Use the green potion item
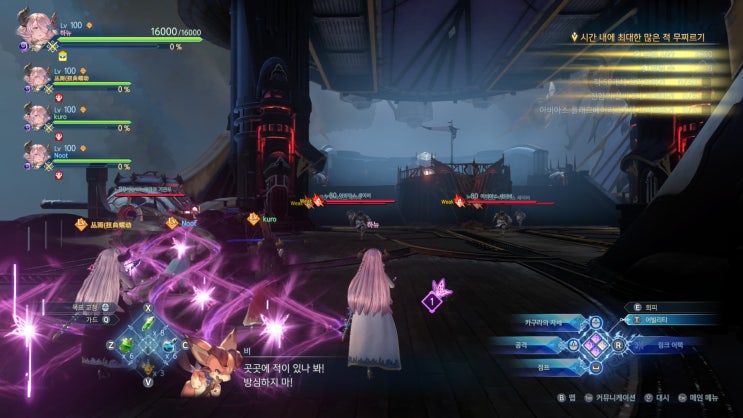 pyautogui.click(x=127, y=345)
